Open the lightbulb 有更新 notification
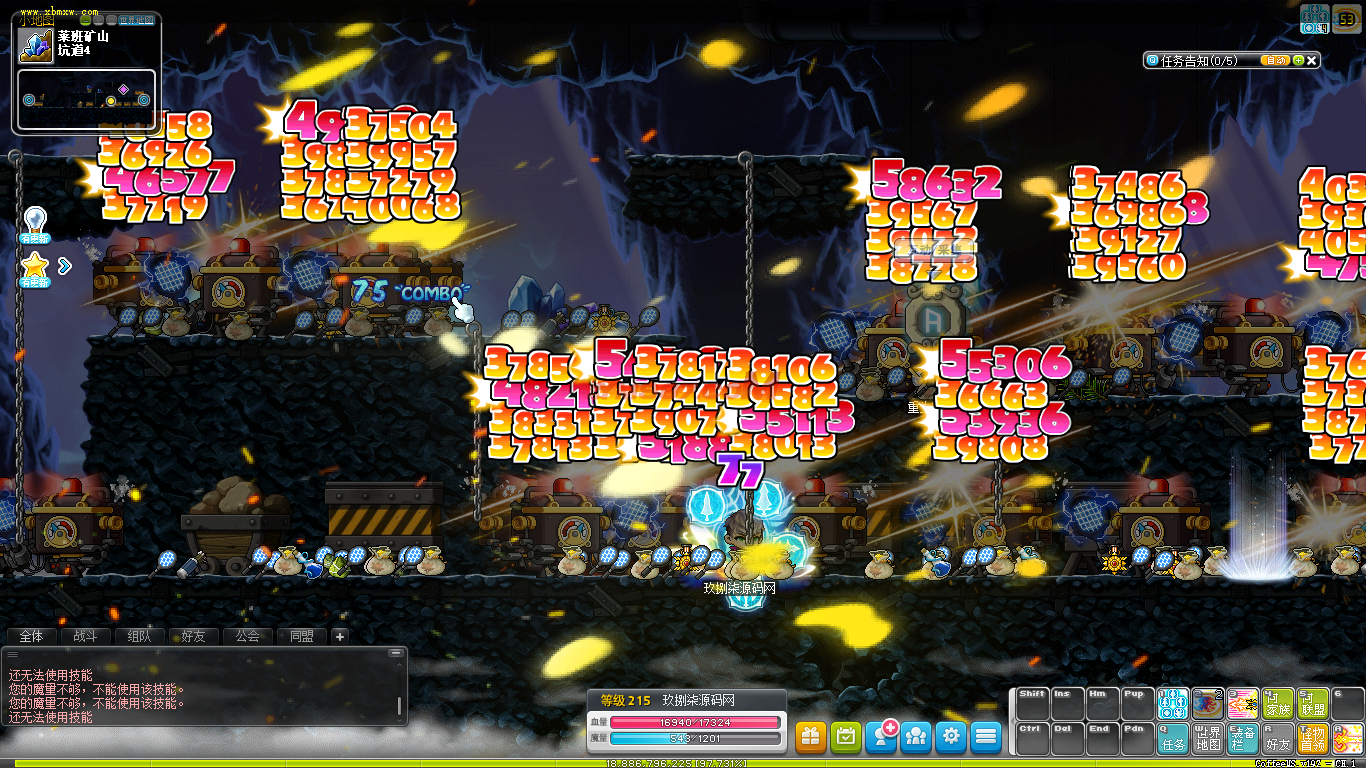This screenshot has width=1366, height=768. click(x=35, y=222)
